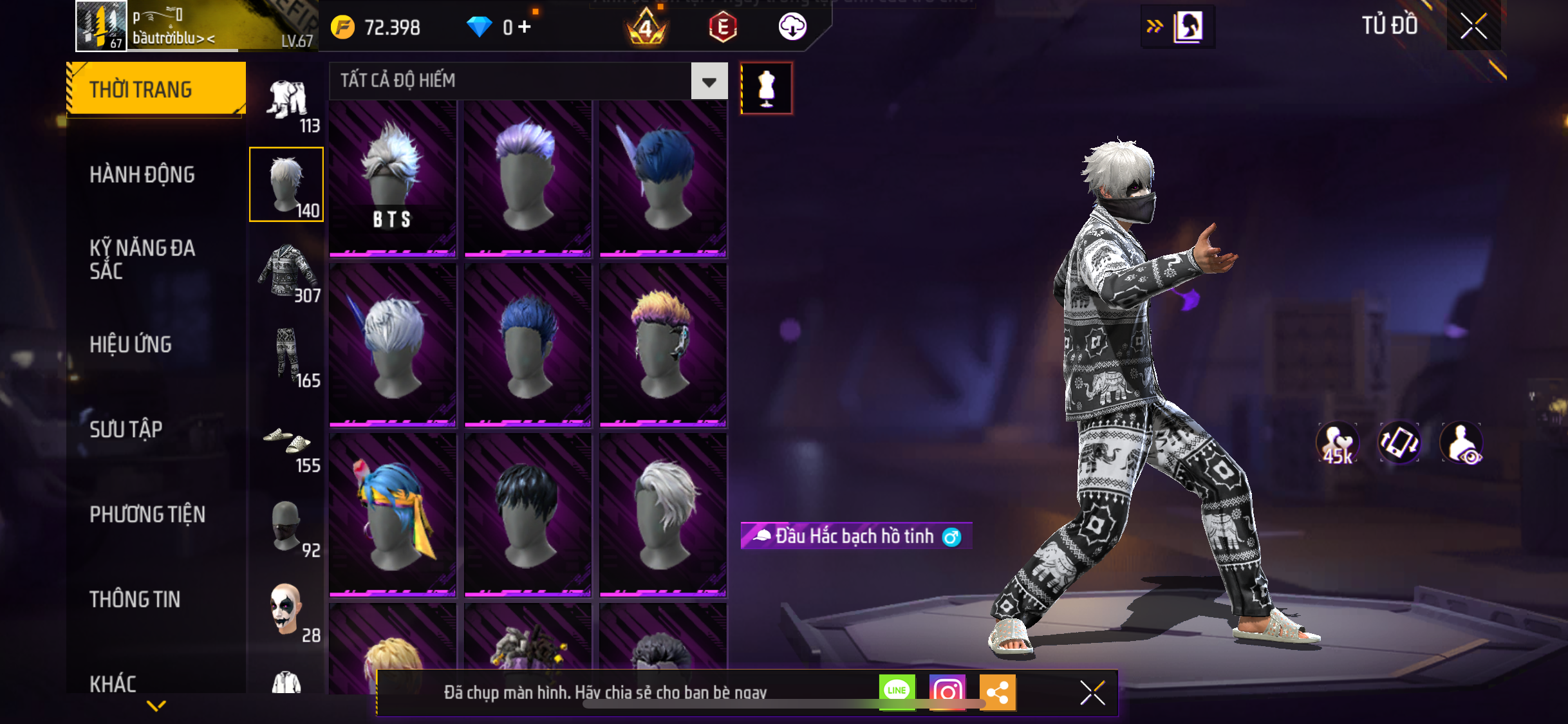Select the face mask category
The height and width of the screenshot is (724, 1568).
(287, 528)
